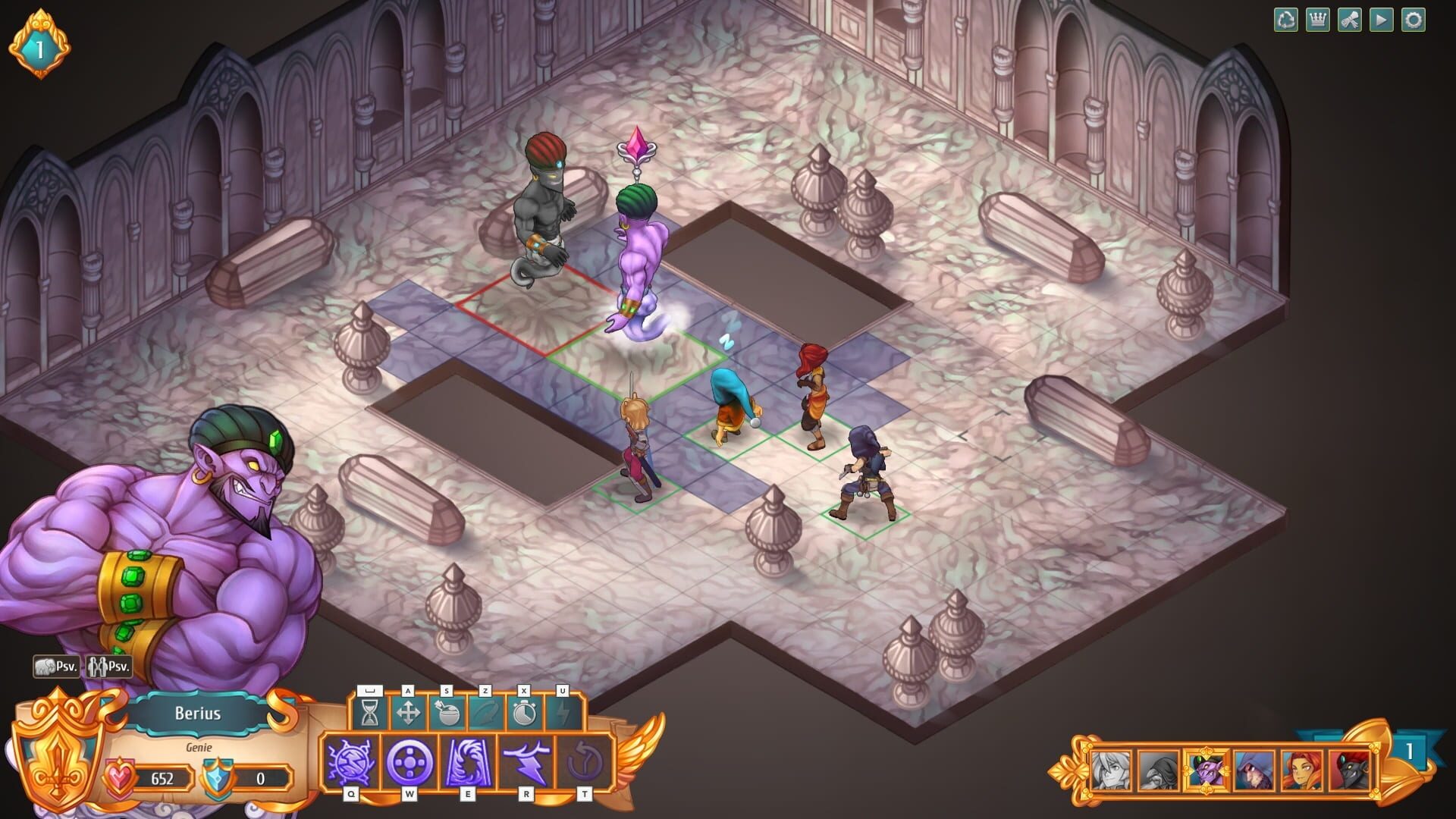The height and width of the screenshot is (819, 1456).
Task: Select the red-haired character portrait in party bar
Action: pos(1302,770)
